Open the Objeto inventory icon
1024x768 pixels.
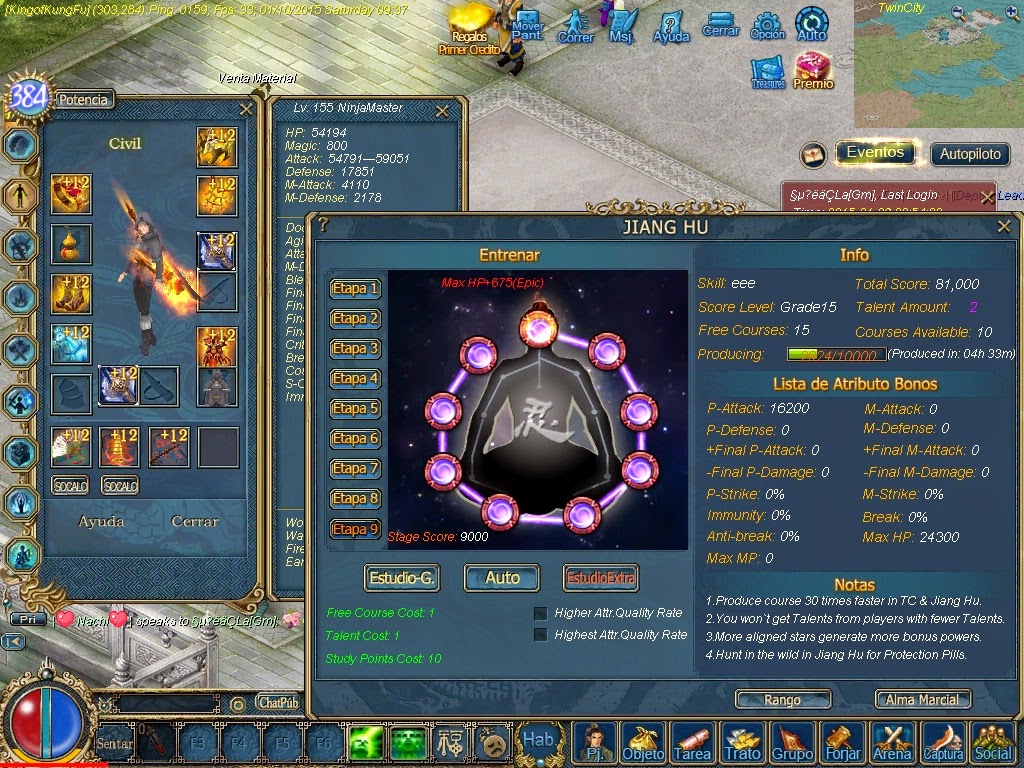point(643,742)
